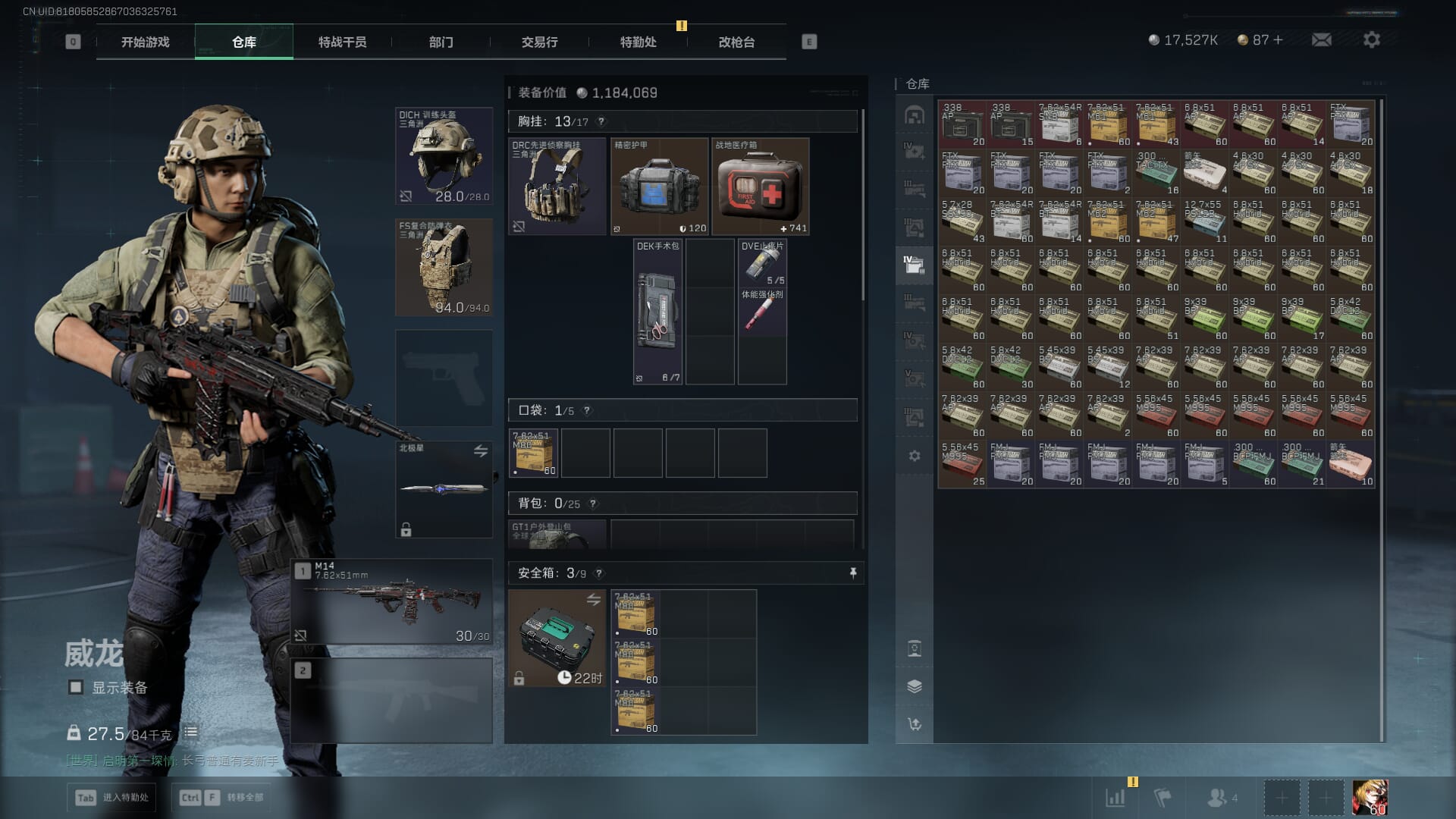This screenshot has width=1456, height=819.
Task: Select the DEK手术包 surgery kit
Action: pyautogui.click(x=657, y=312)
